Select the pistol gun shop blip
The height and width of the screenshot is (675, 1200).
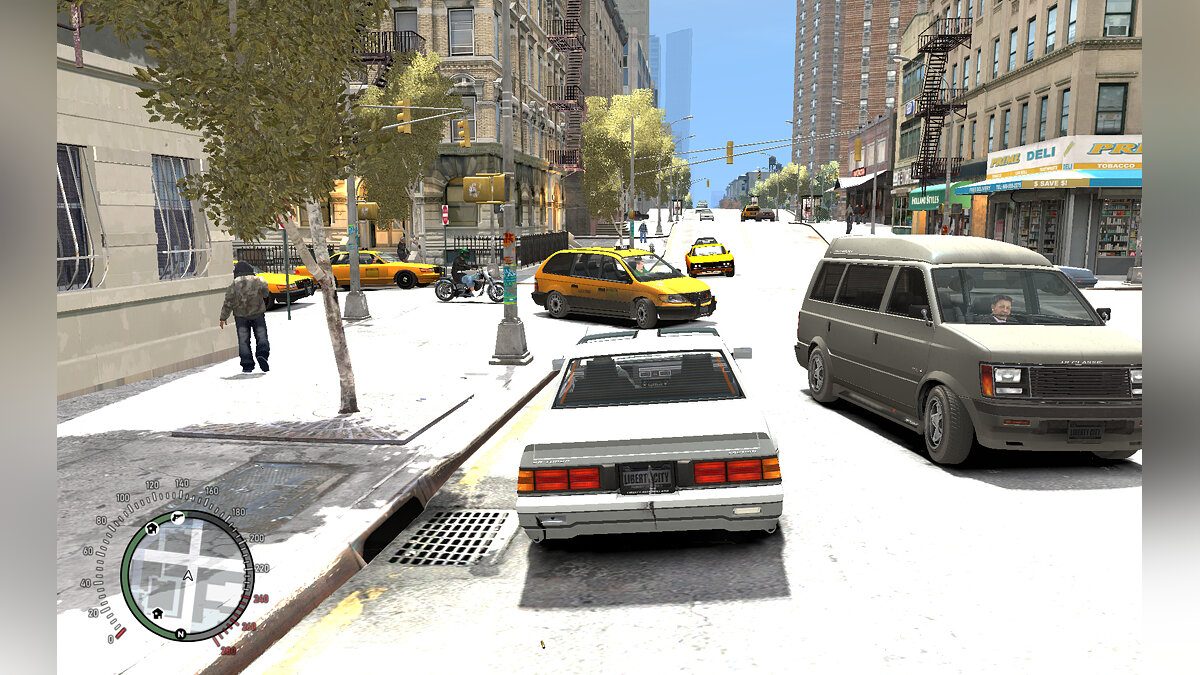coord(179,518)
